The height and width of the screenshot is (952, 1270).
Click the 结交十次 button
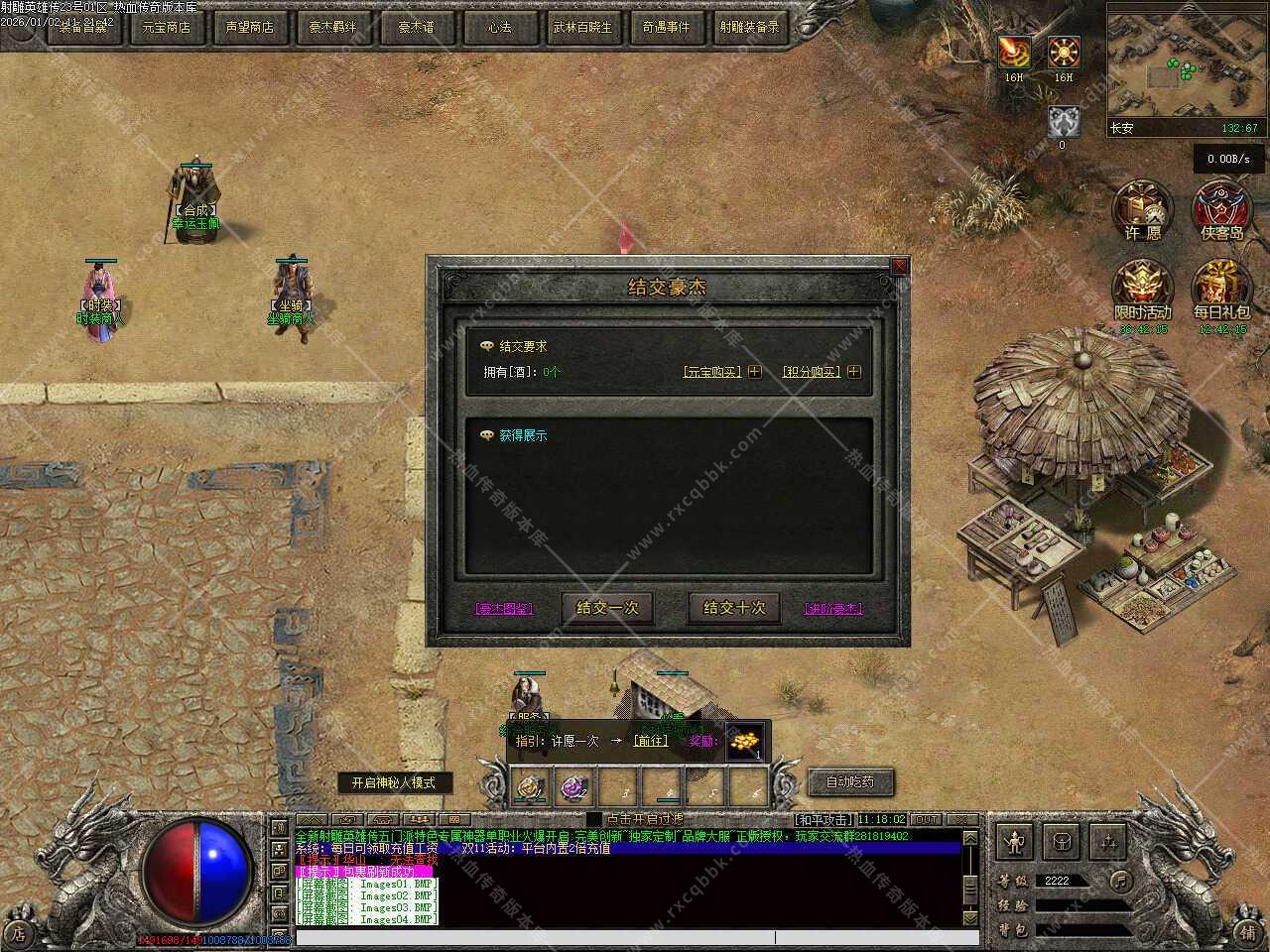[x=734, y=607]
